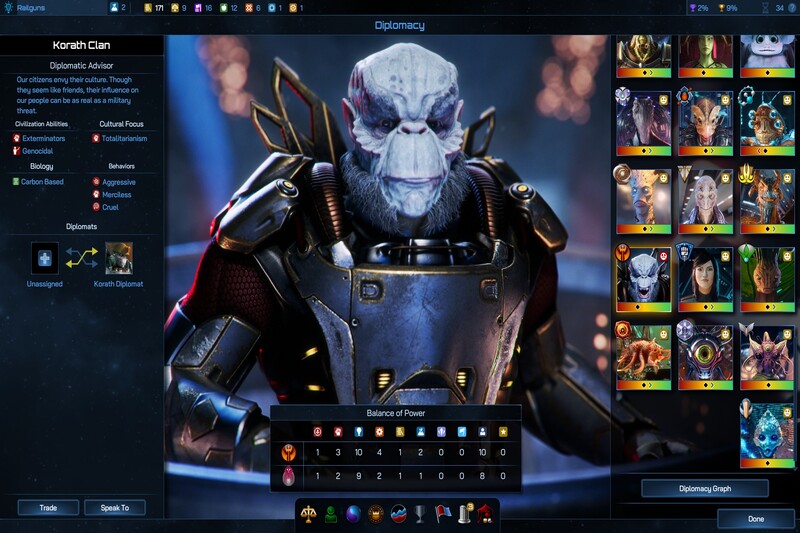Click the green person silhouette icon
This screenshot has width=800, height=533.
[331, 514]
